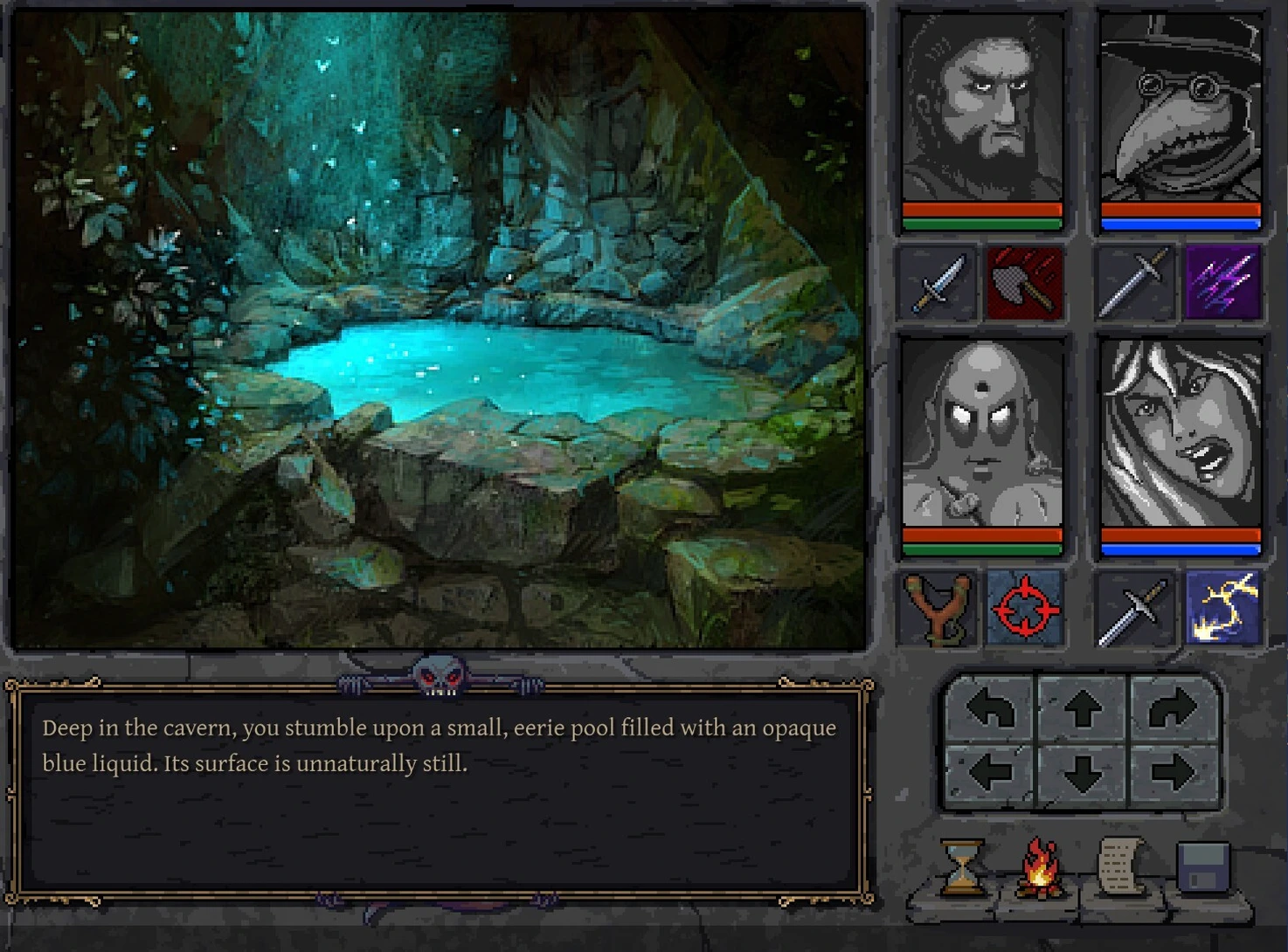This screenshot has height=952, width=1288.
Task: Turn right with the curved arrow
Action: pos(1173,710)
